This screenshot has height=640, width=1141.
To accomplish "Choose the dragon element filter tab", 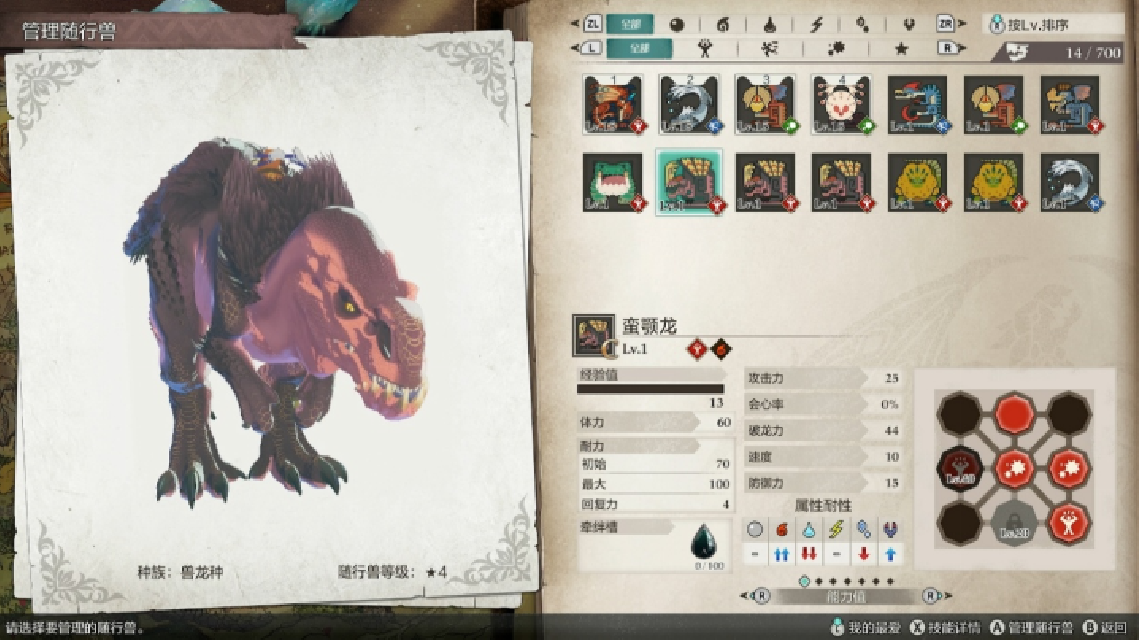I will pos(908,24).
